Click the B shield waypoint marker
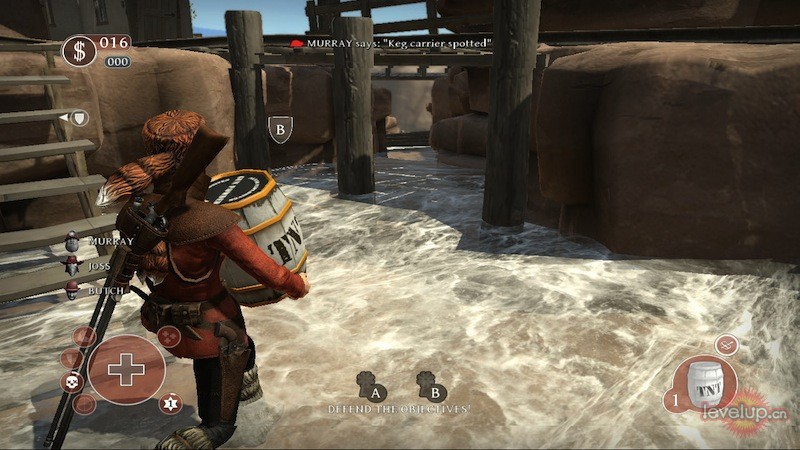Viewport: 800px width, 450px height. tap(280, 128)
